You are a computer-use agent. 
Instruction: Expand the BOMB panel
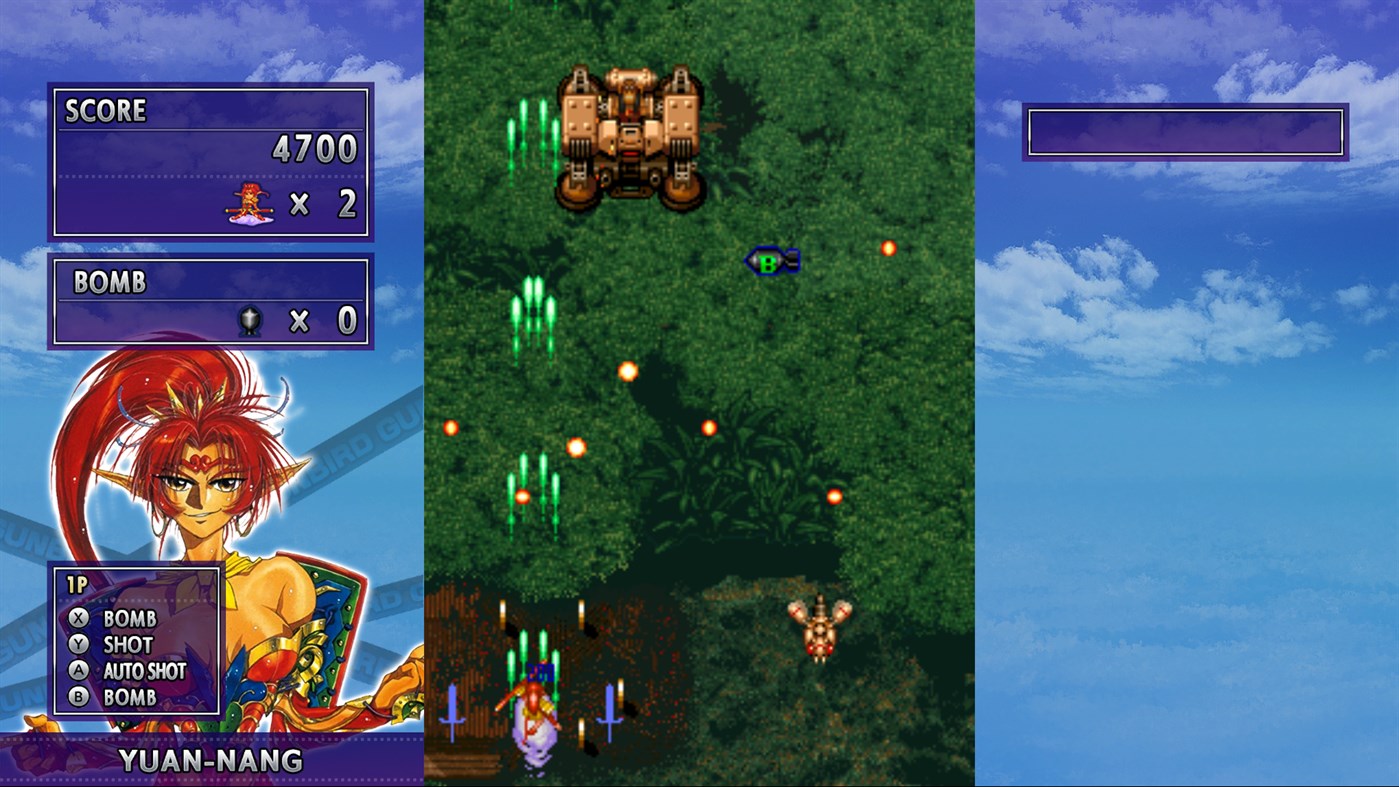pyautogui.click(x=210, y=300)
